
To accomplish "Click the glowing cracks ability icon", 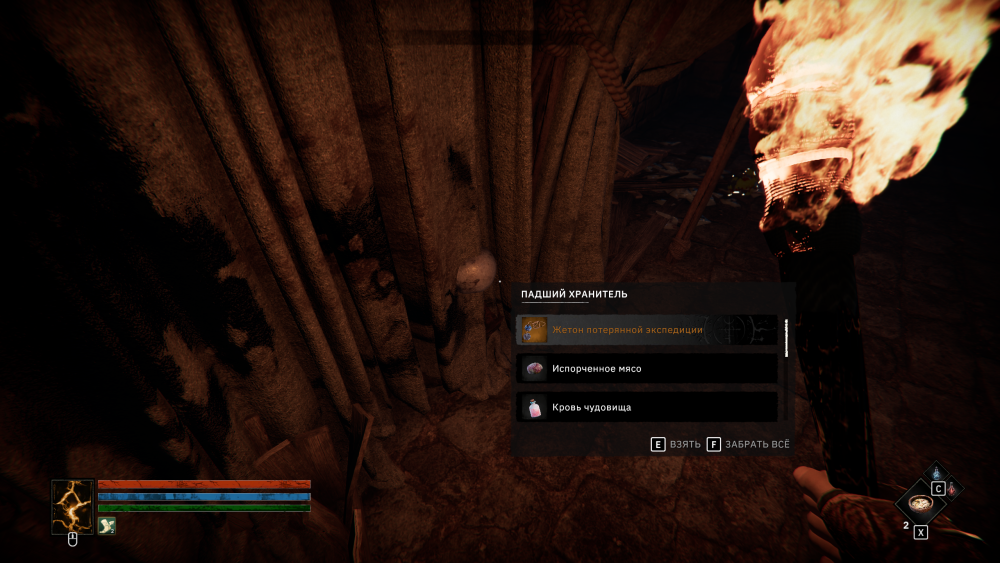I will pos(73,505).
